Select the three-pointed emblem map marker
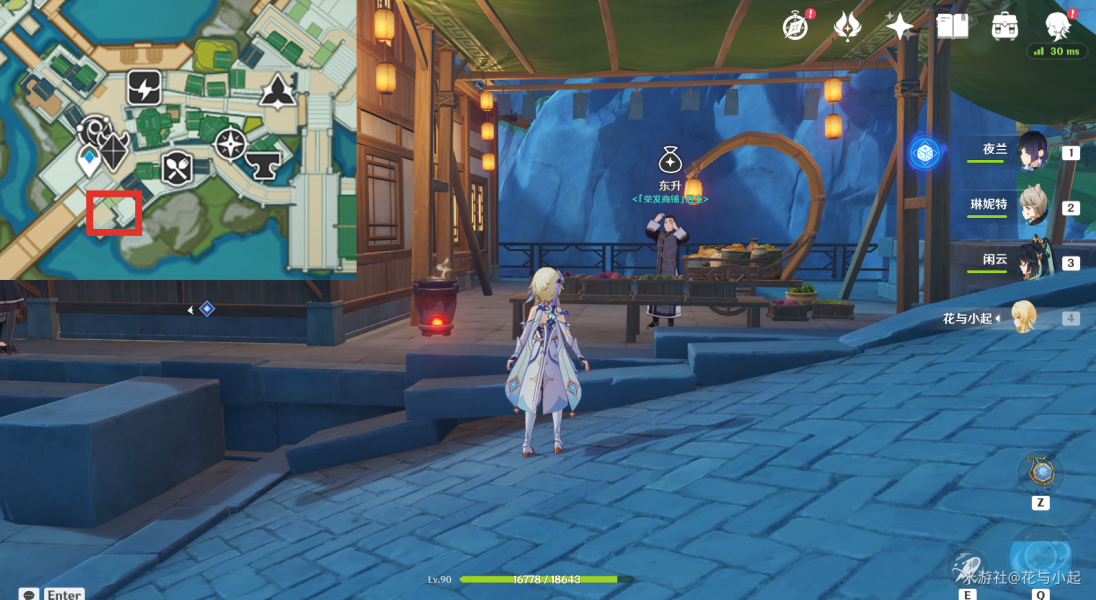 coord(277,92)
